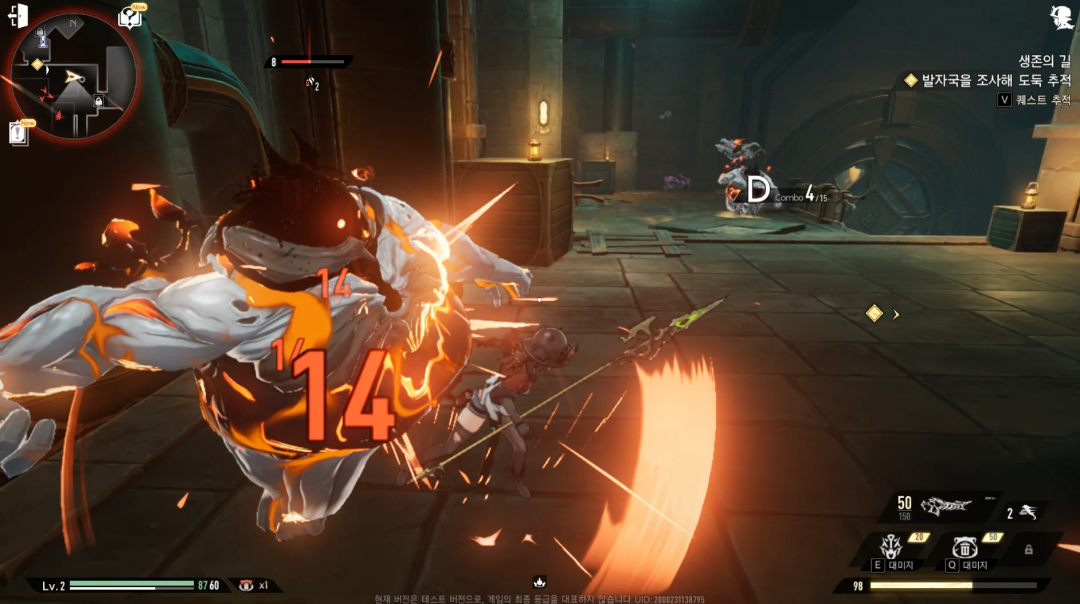Use the trash can Q skill
1080x604 pixels.
pyautogui.click(x=964, y=547)
